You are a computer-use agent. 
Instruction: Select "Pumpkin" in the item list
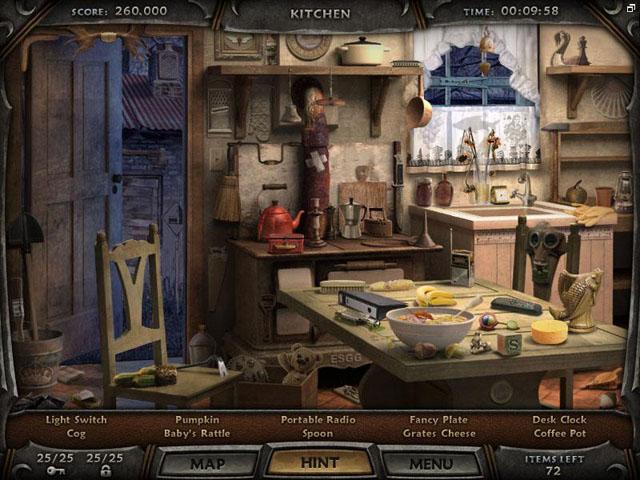(197, 420)
